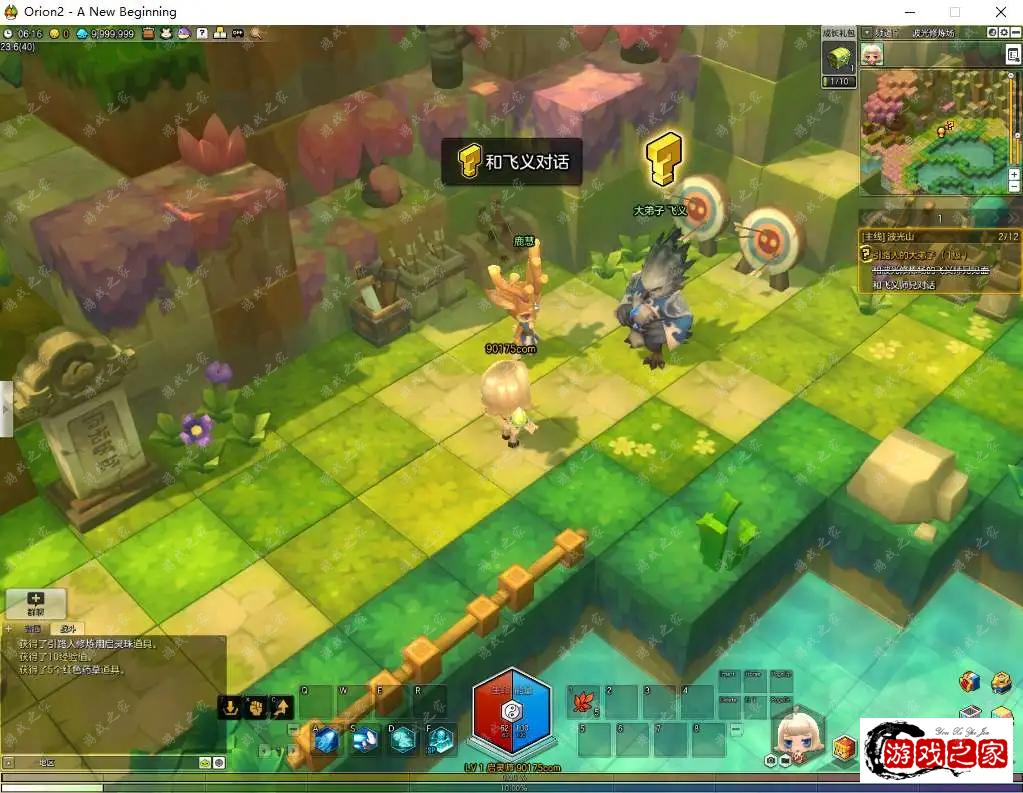Activate the SP skill bound to F

click(440, 739)
